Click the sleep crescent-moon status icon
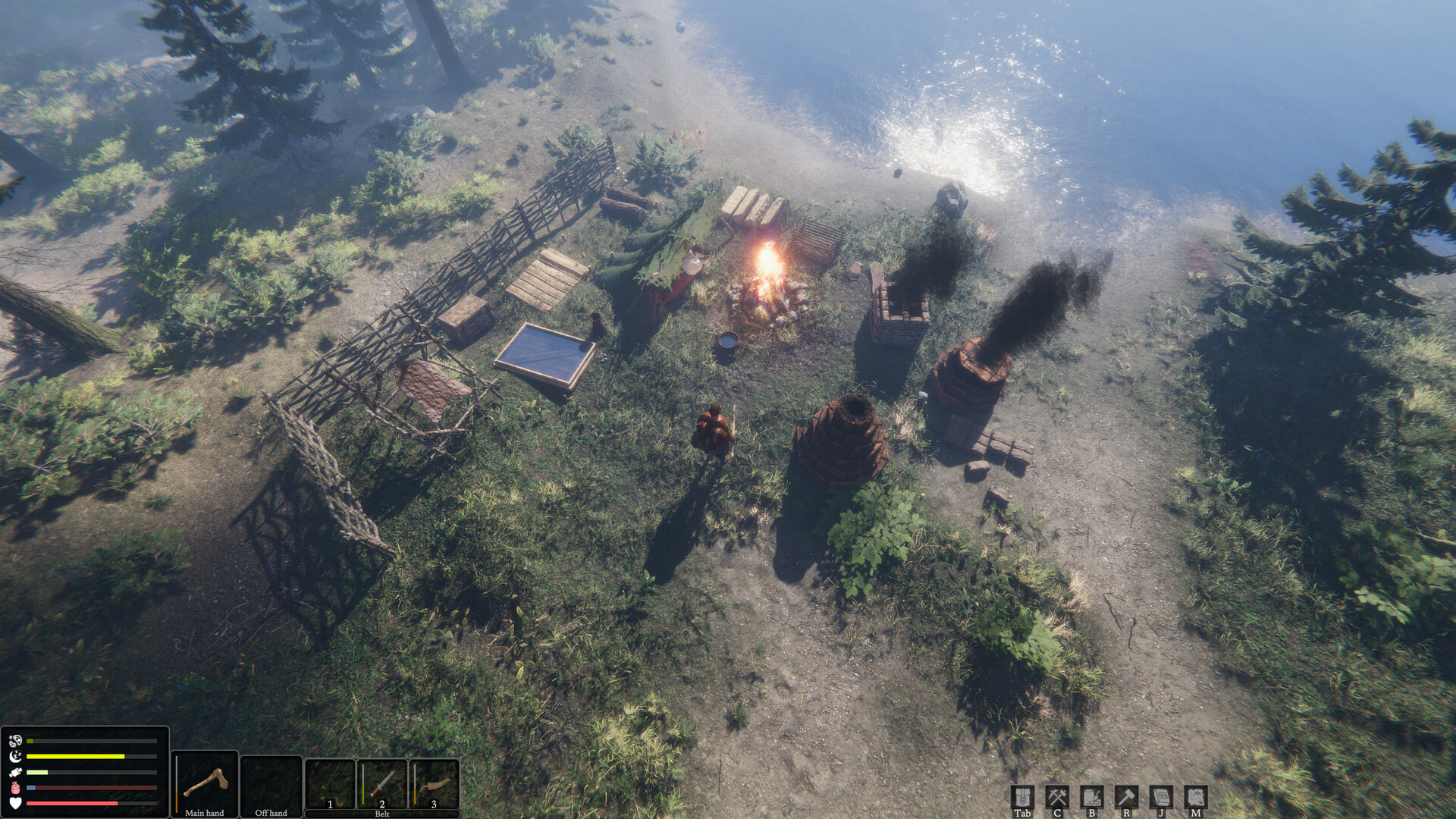This screenshot has width=1456, height=819. pos(15,756)
